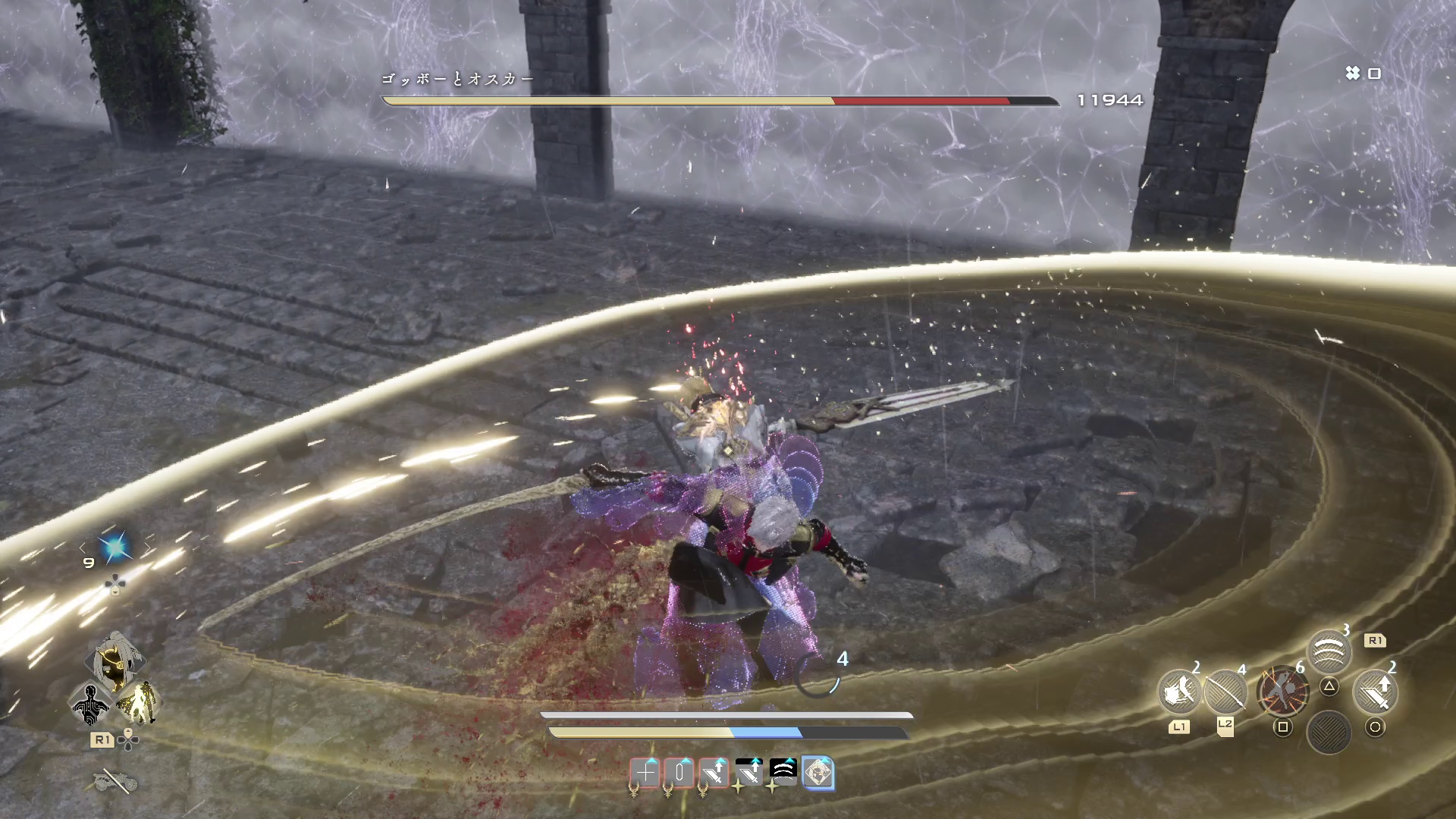This screenshot has width=1456, height=819.
Task: Select the red-bordered sword-up buff icon
Action: (x=714, y=773)
